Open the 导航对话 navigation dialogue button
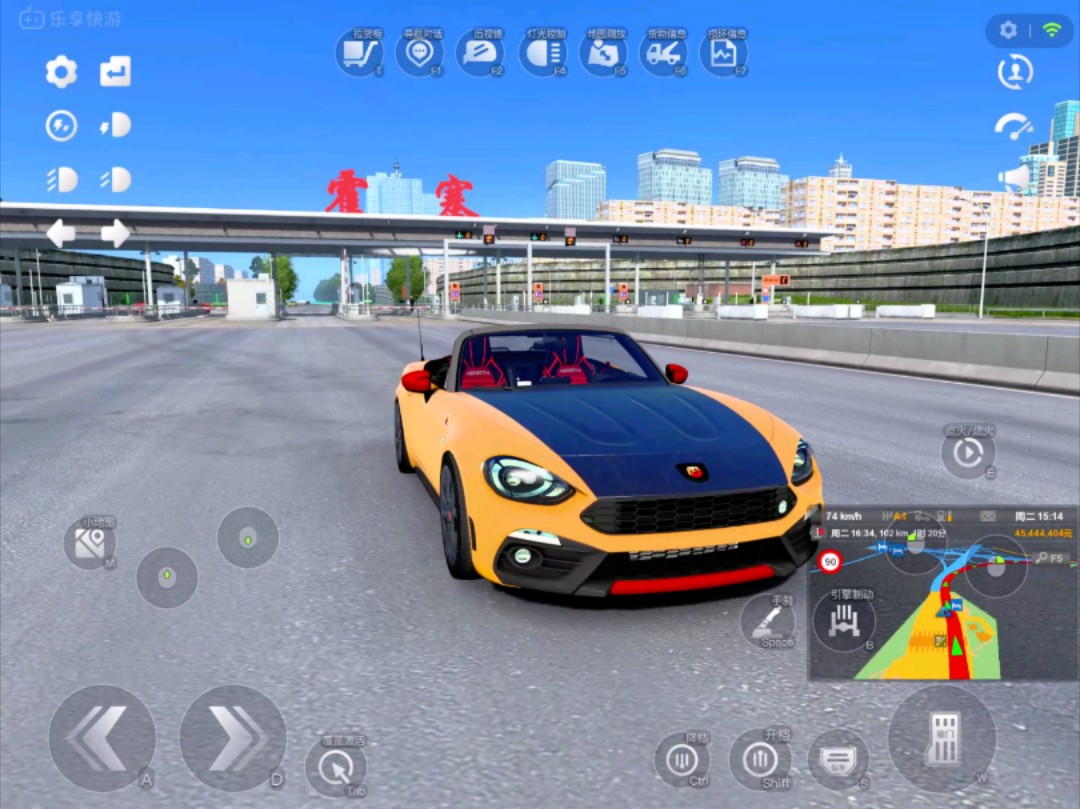This screenshot has width=1080, height=809. tap(419, 53)
